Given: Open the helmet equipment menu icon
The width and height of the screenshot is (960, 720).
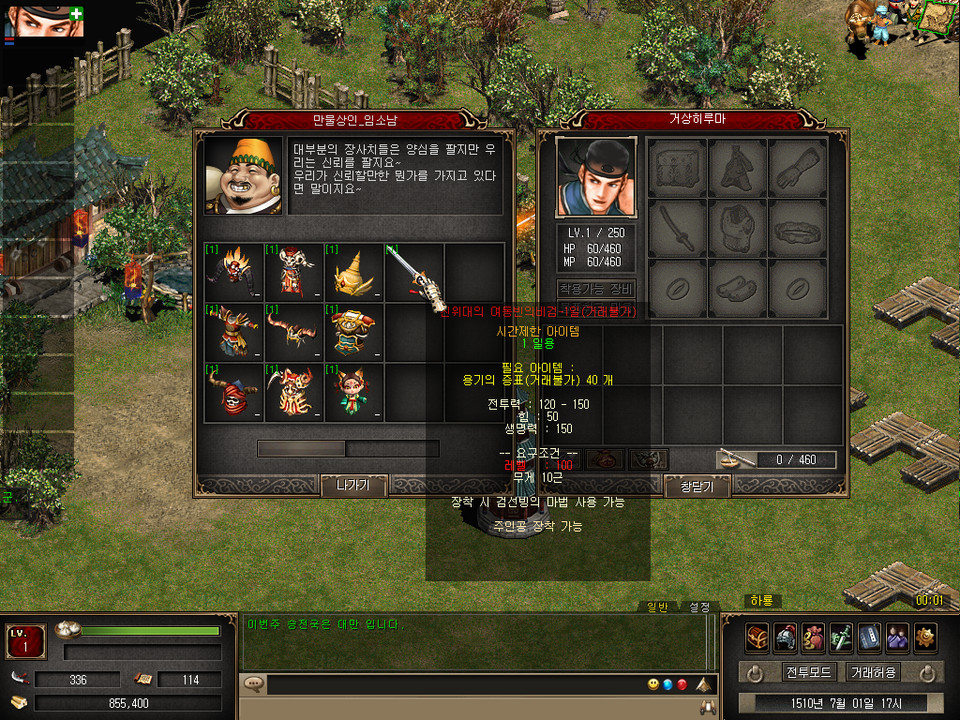Looking at the screenshot, I should coord(786,636).
